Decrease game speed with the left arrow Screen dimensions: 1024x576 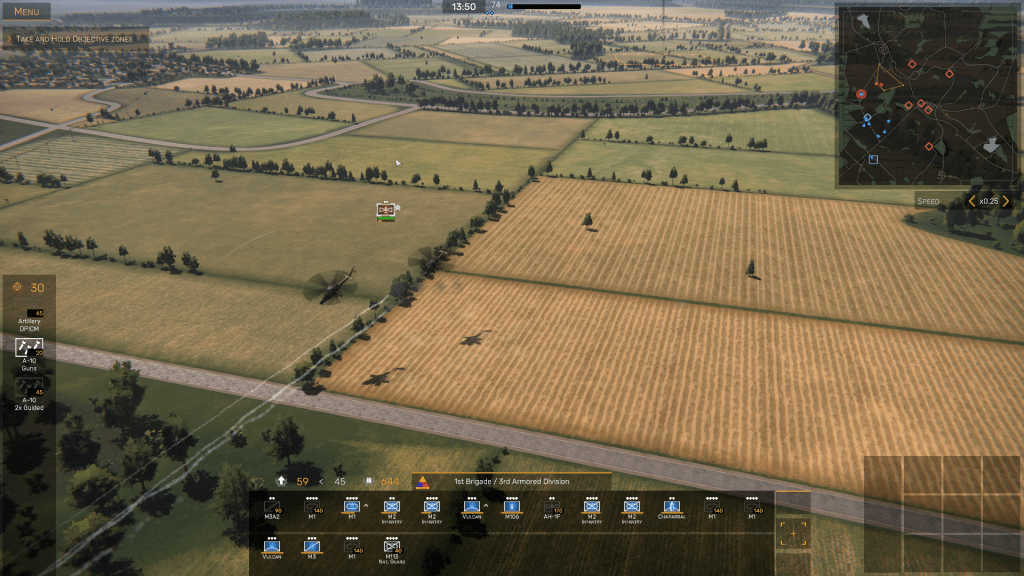971,201
